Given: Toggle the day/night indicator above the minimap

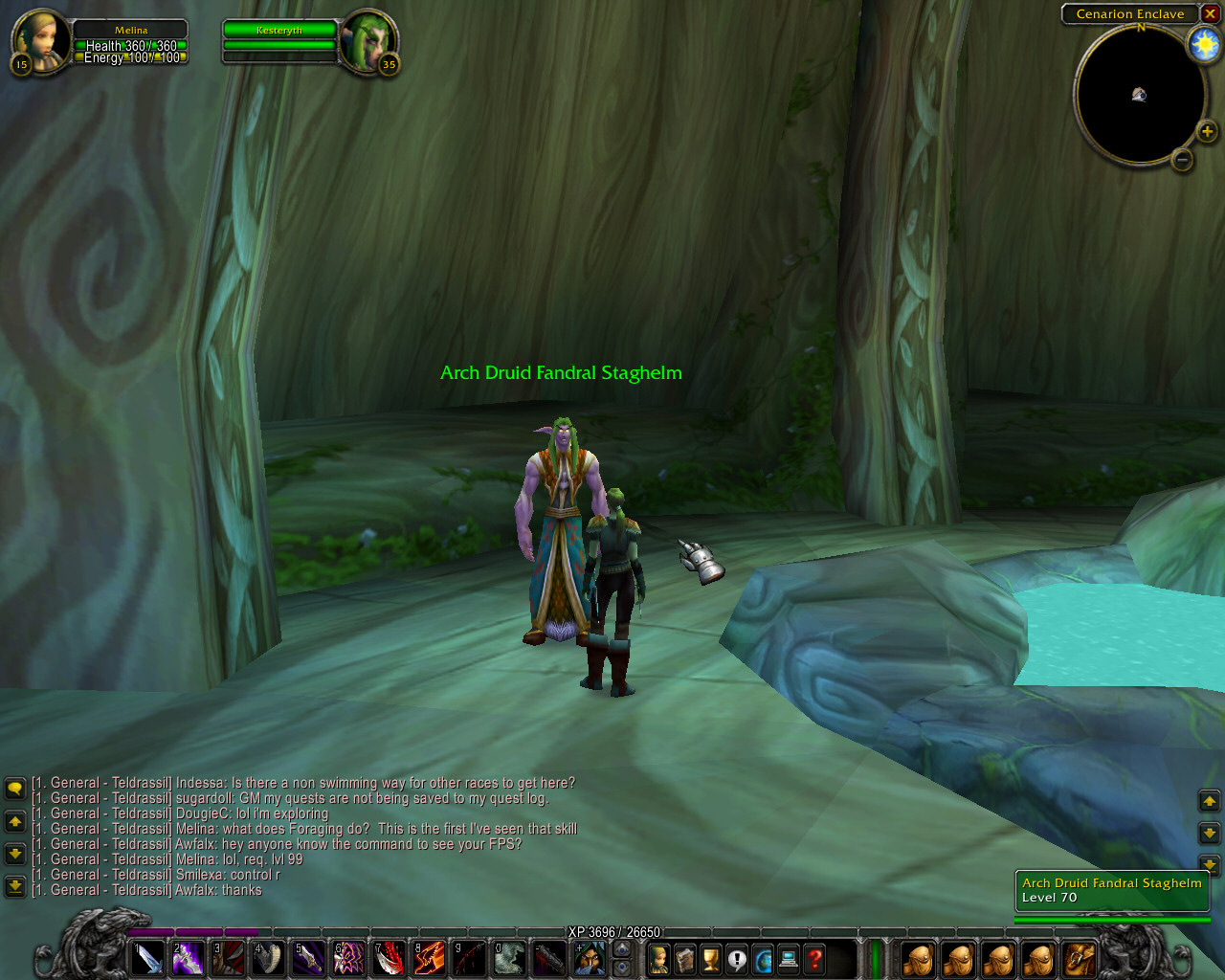Looking at the screenshot, I should [1203, 42].
